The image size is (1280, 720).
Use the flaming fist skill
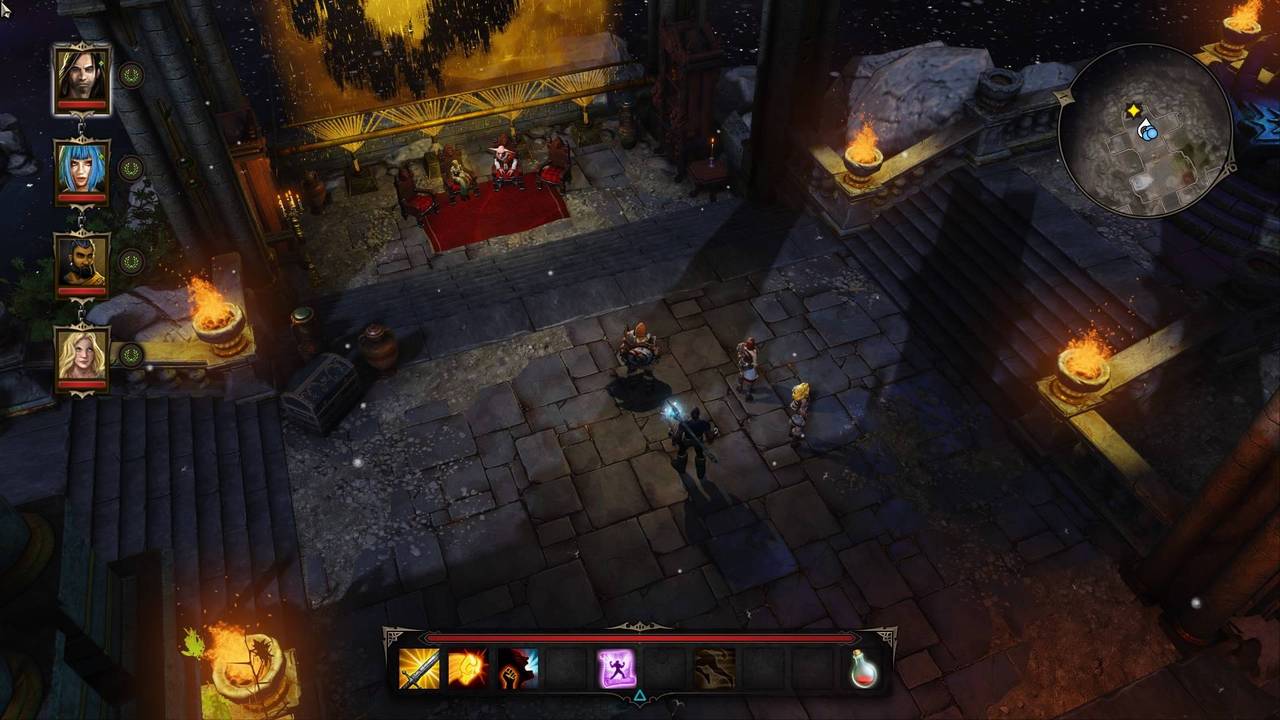click(x=468, y=668)
